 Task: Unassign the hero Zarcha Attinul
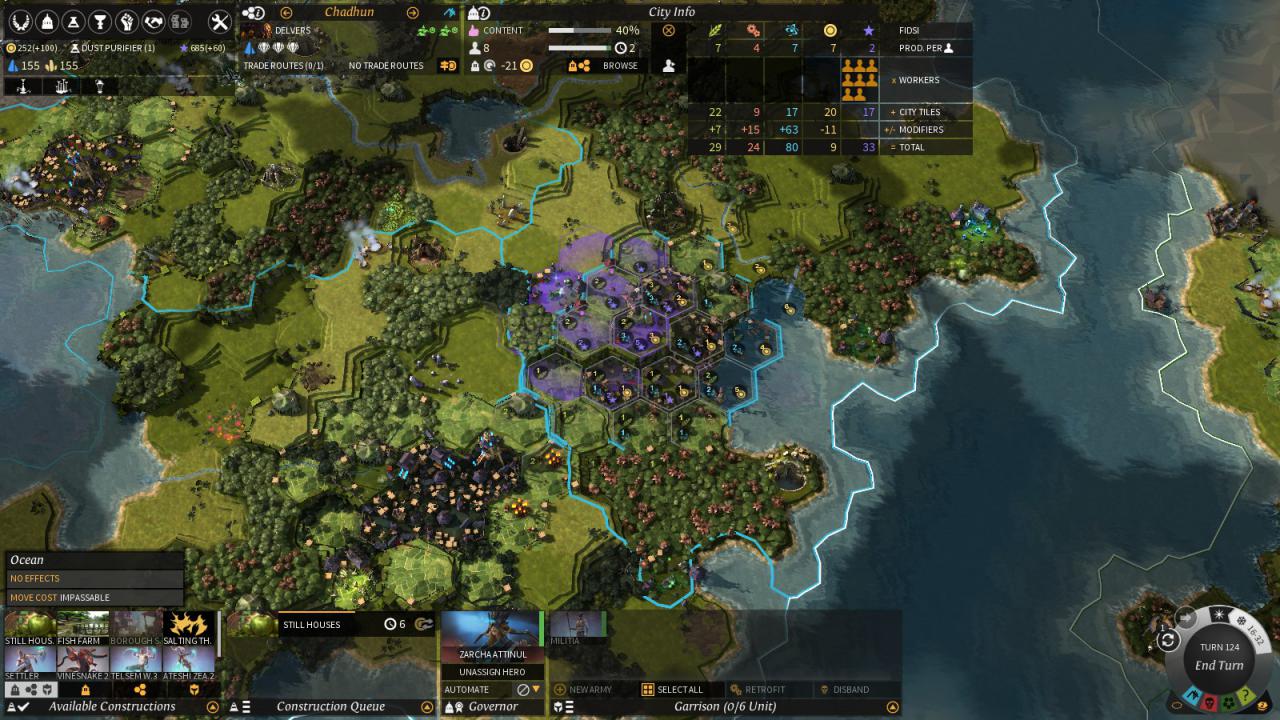click(x=493, y=672)
